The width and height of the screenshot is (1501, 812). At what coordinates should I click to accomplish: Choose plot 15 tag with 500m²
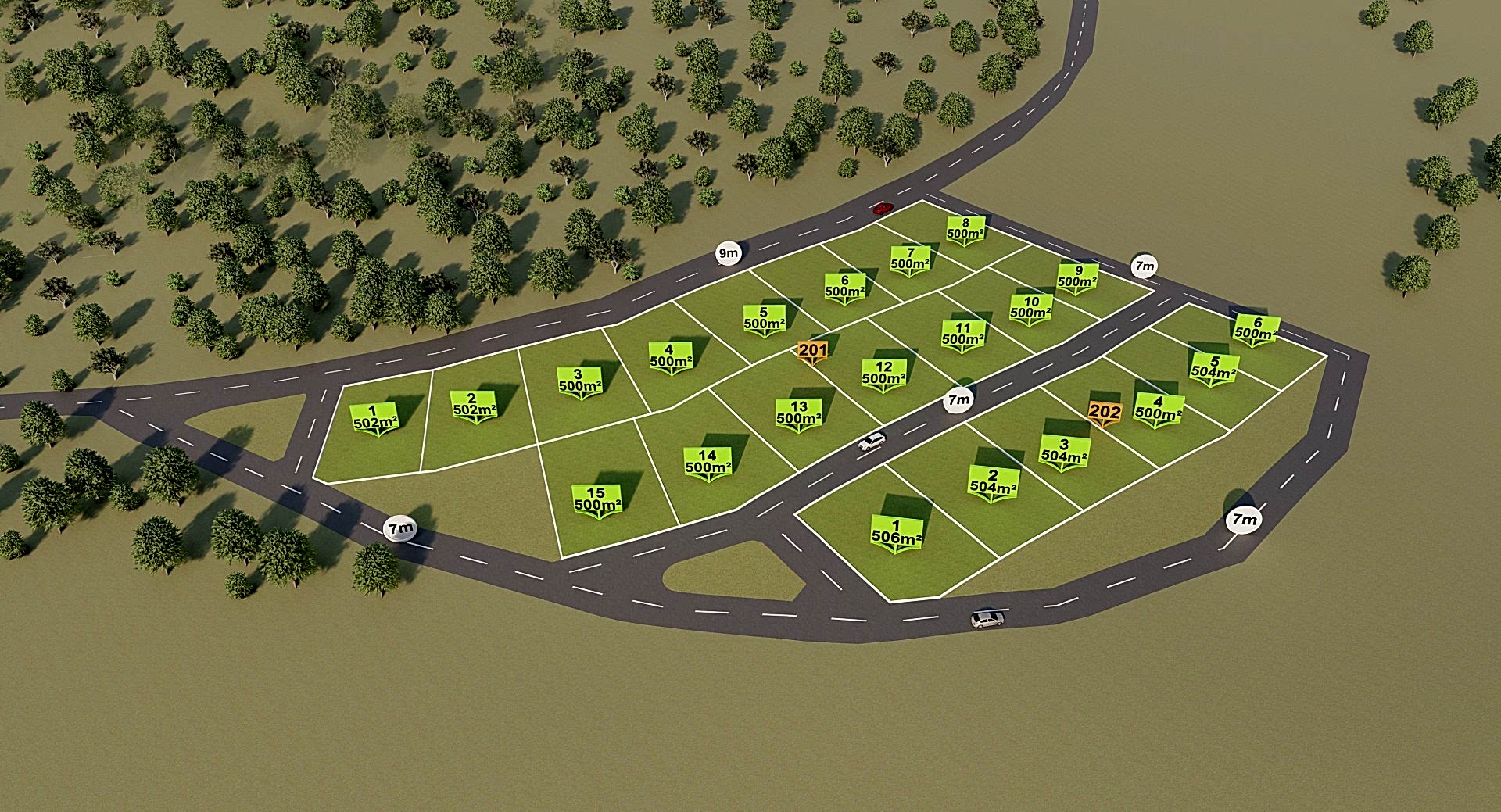597,499
